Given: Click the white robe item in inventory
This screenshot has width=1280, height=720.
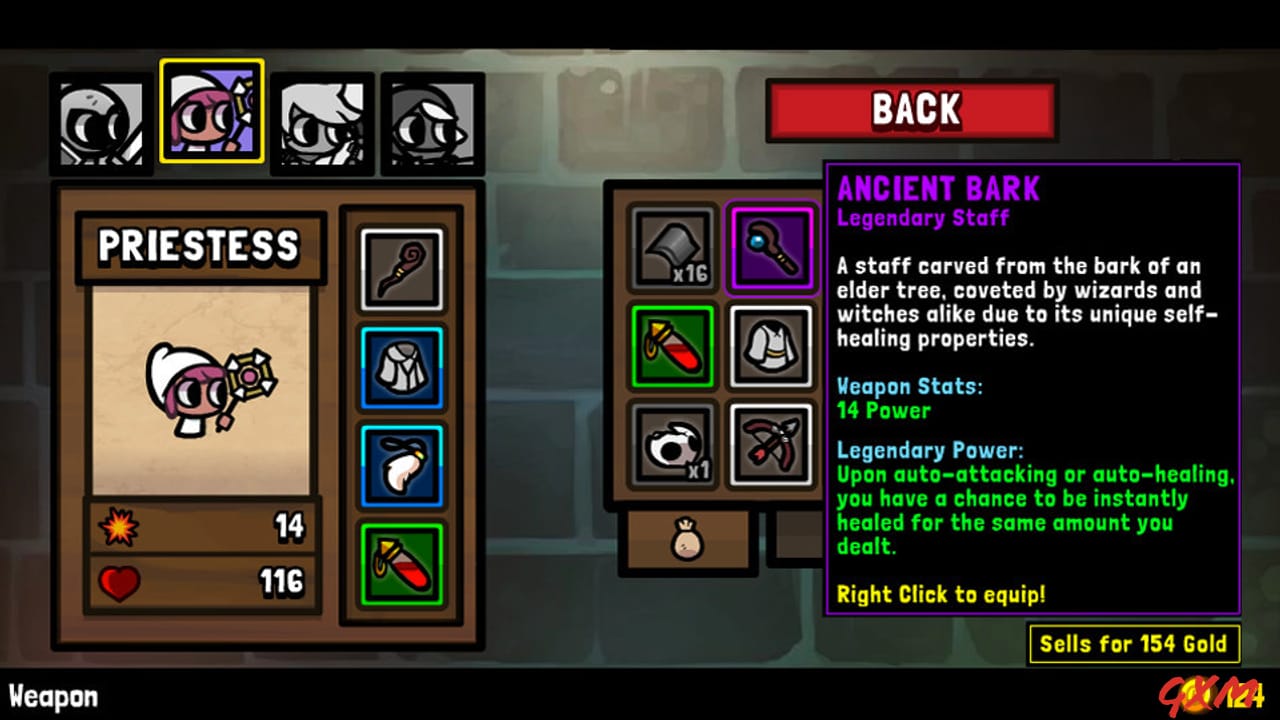Looking at the screenshot, I should pos(771,347).
